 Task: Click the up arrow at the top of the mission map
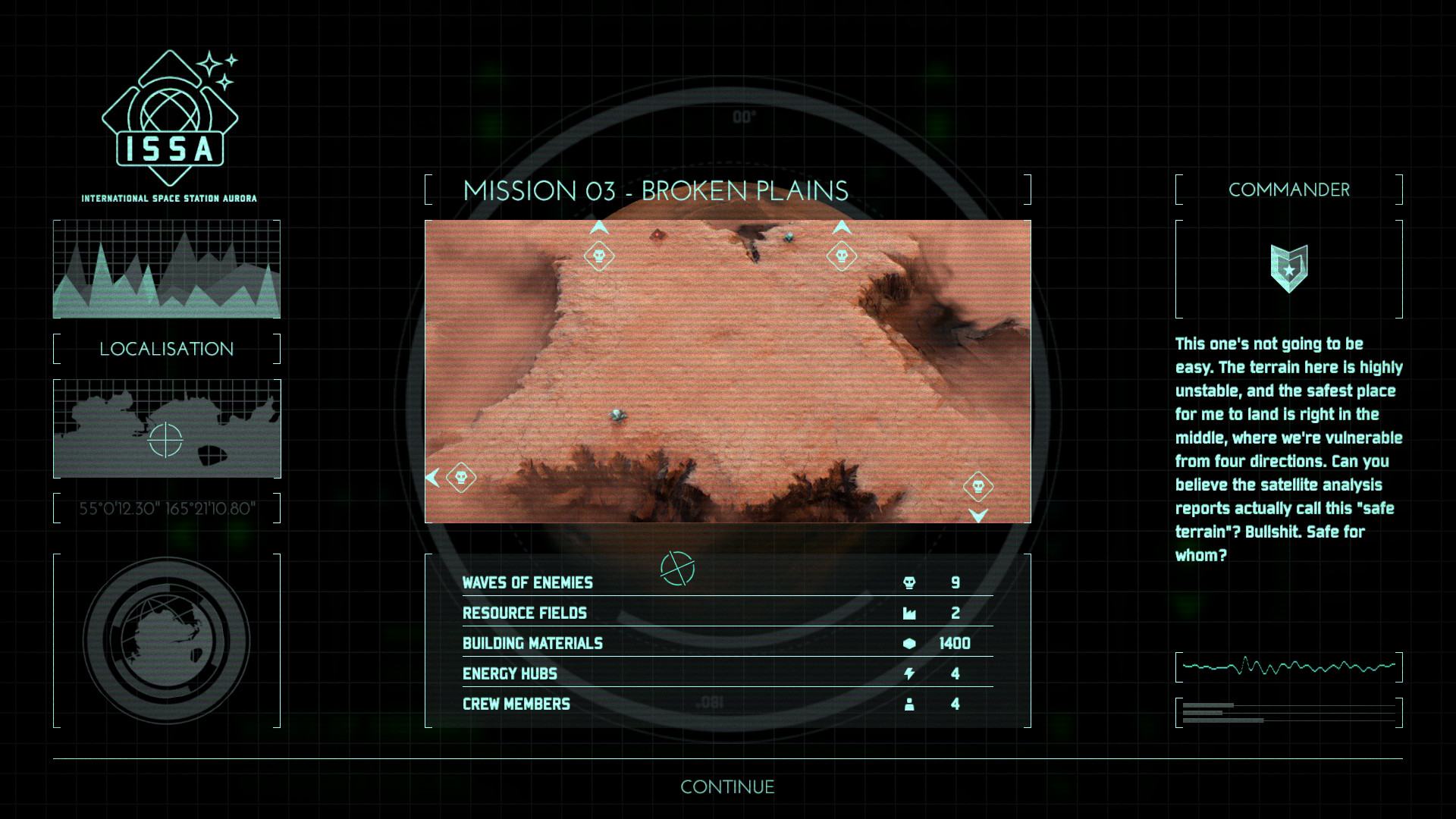(x=598, y=226)
